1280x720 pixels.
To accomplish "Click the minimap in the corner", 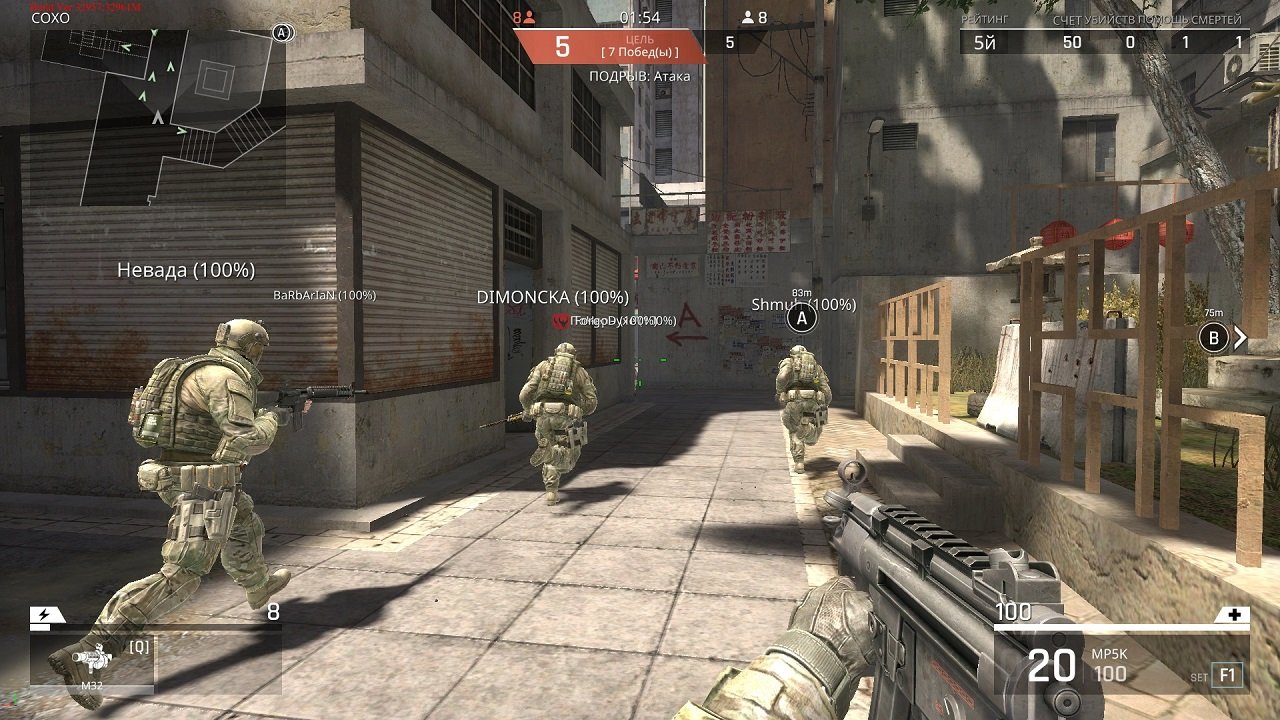I will pyautogui.click(x=157, y=116).
